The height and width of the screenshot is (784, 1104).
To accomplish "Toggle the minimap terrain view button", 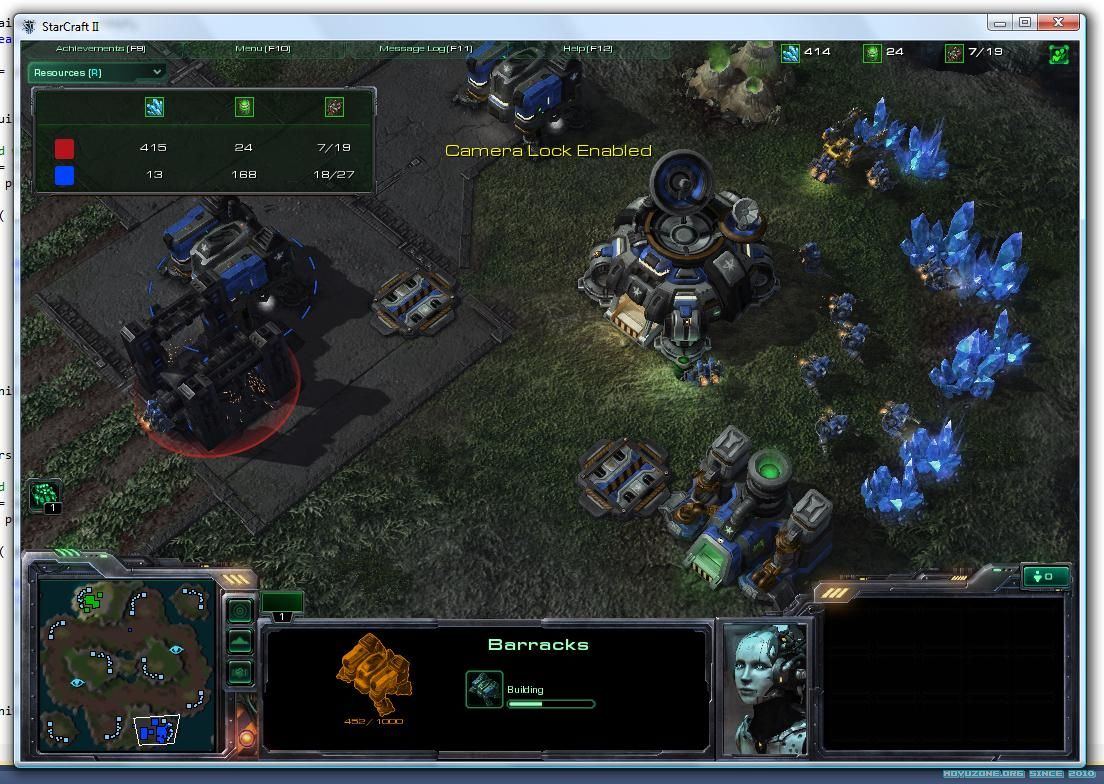I will click(240, 641).
